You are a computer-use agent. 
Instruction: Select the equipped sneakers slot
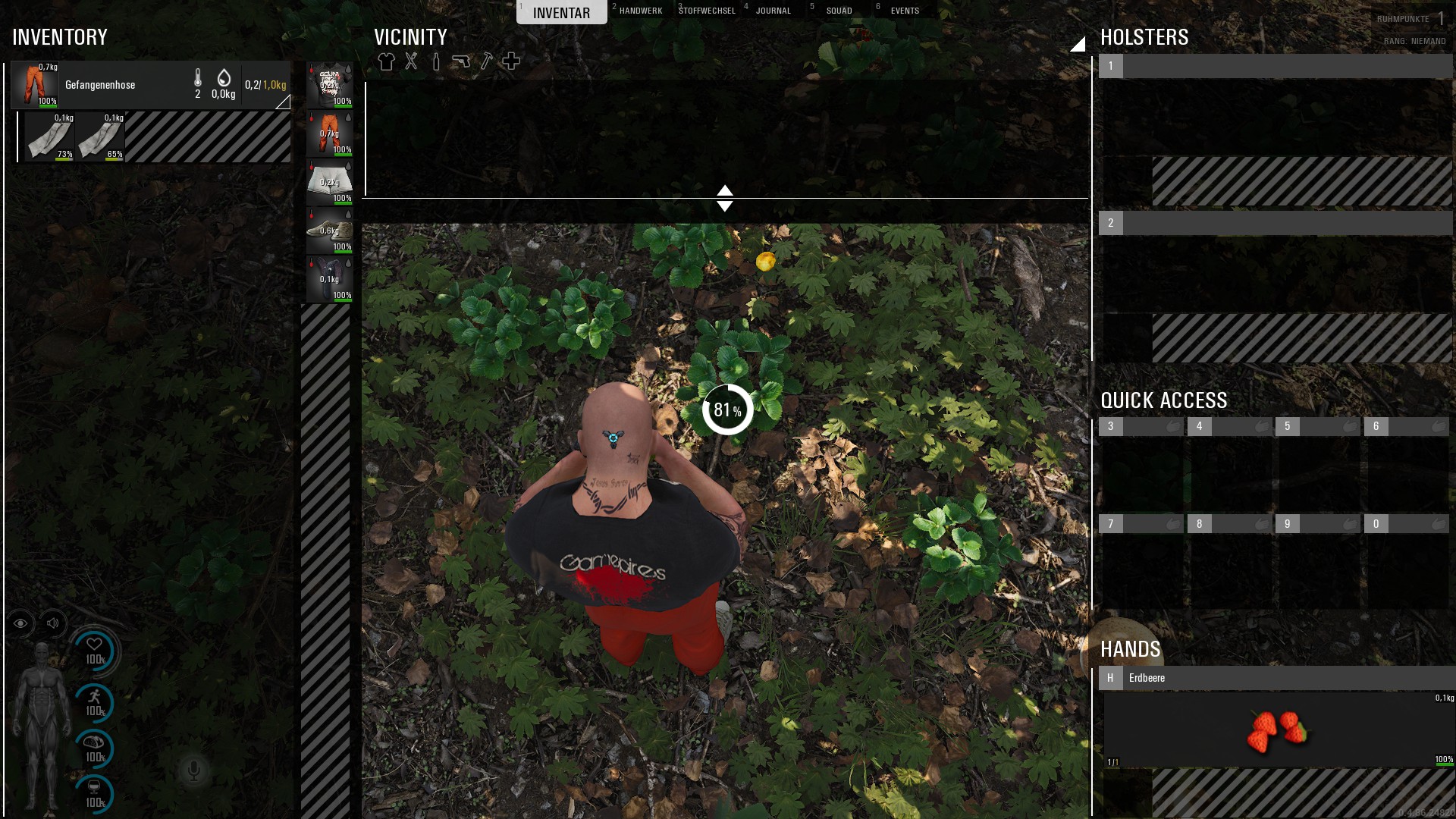pos(329,231)
